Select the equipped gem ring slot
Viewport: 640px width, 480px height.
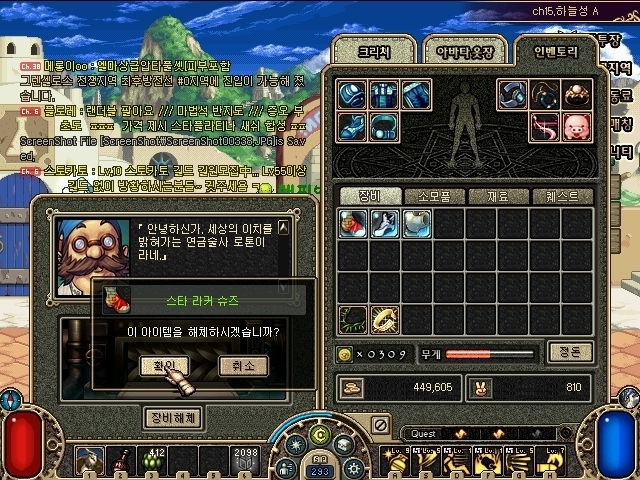pos(577,95)
